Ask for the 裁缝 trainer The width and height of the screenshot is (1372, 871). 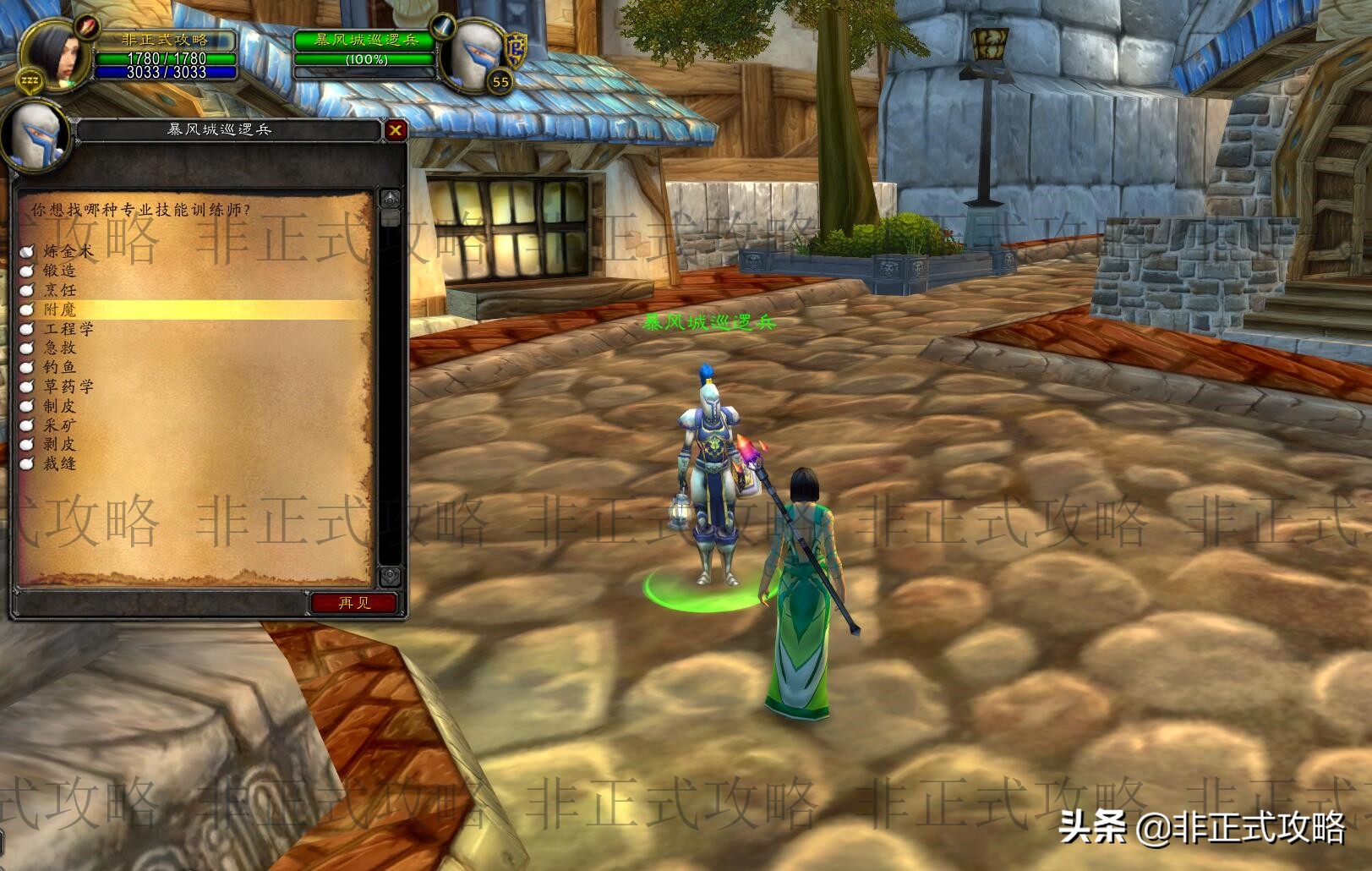tap(59, 463)
